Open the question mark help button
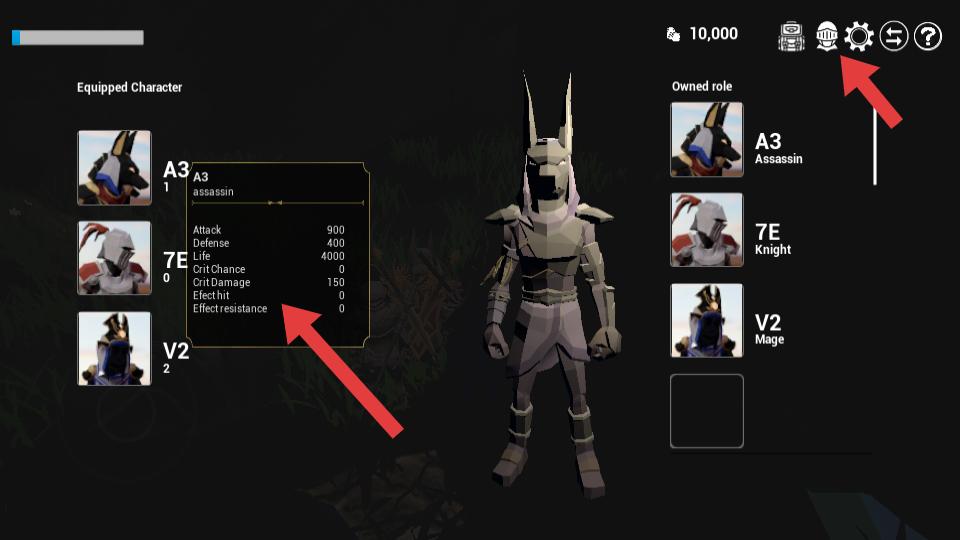The image size is (960, 540). (928, 37)
